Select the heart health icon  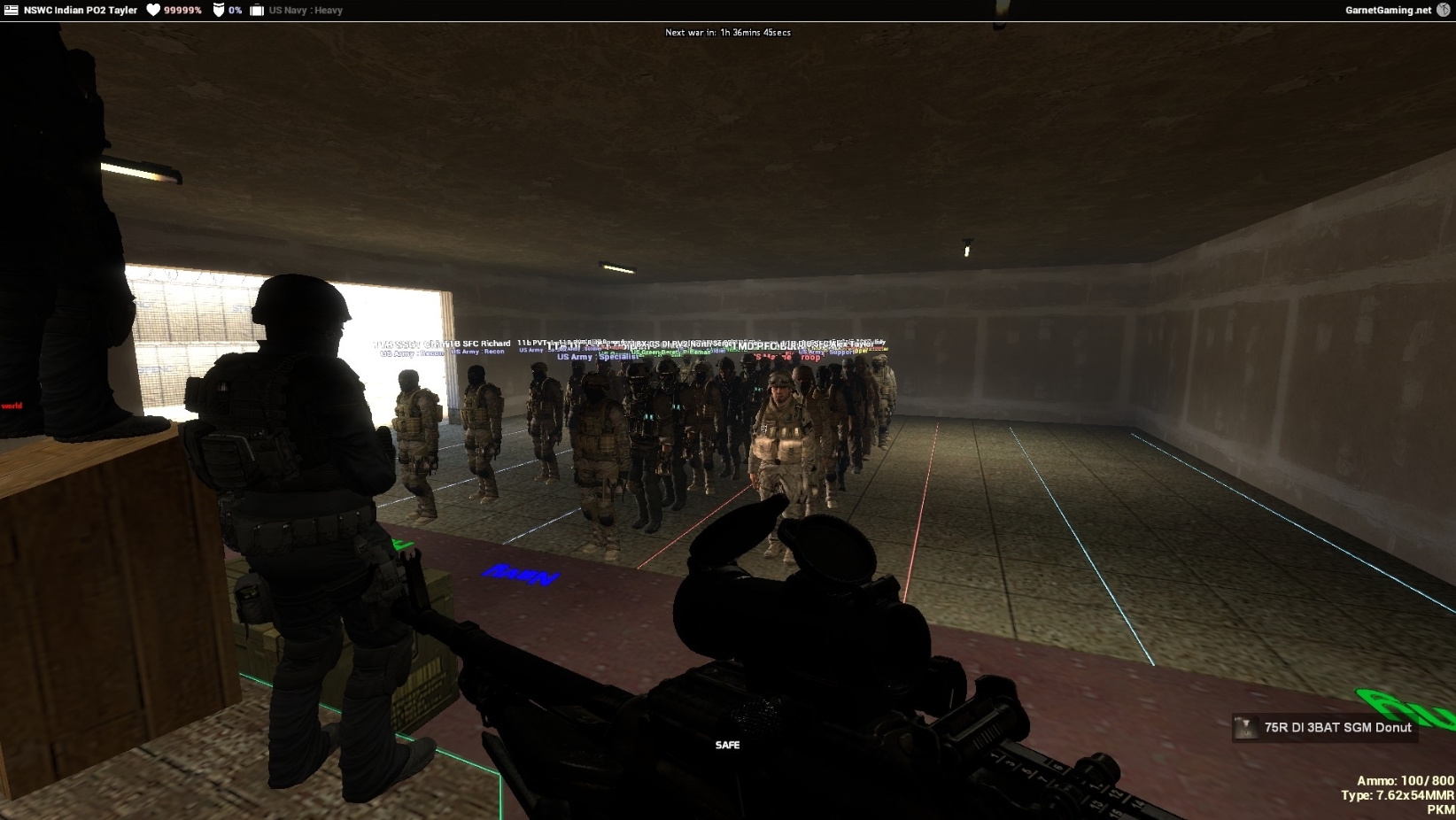152,10
